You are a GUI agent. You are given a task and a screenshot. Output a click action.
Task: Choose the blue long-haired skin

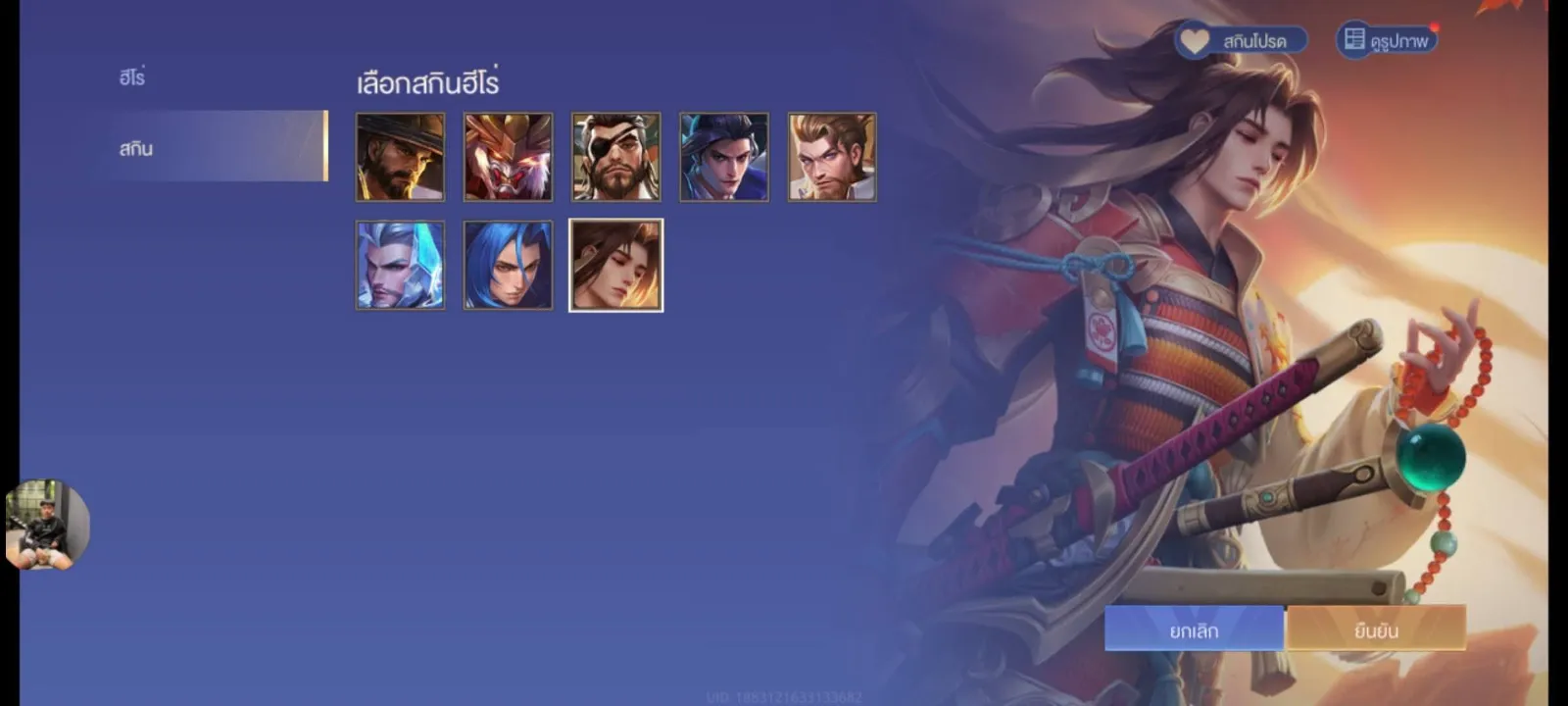click(x=508, y=265)
